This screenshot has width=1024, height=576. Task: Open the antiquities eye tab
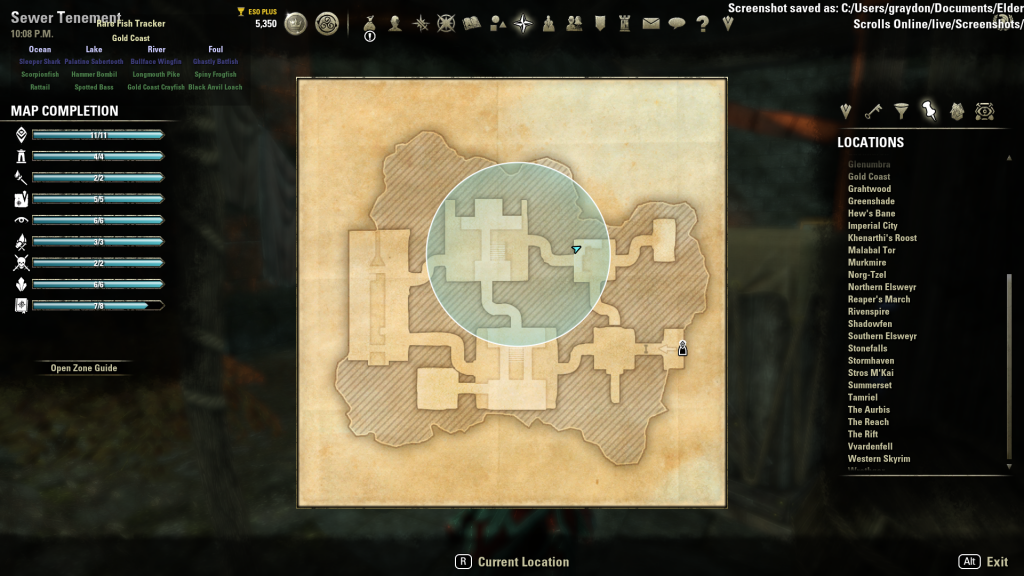(985, 111)
